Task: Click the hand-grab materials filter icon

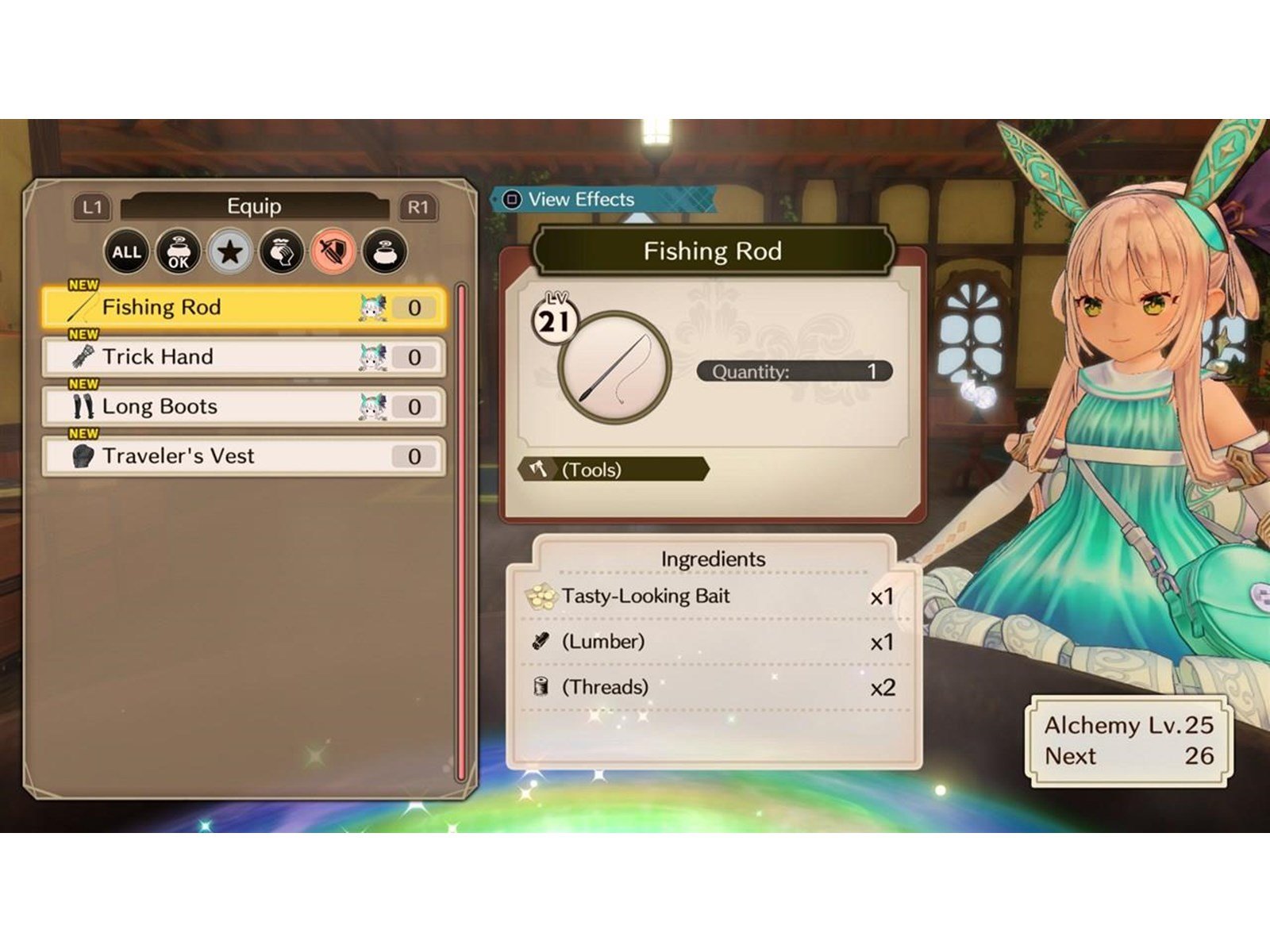Action: coord(283,252)
